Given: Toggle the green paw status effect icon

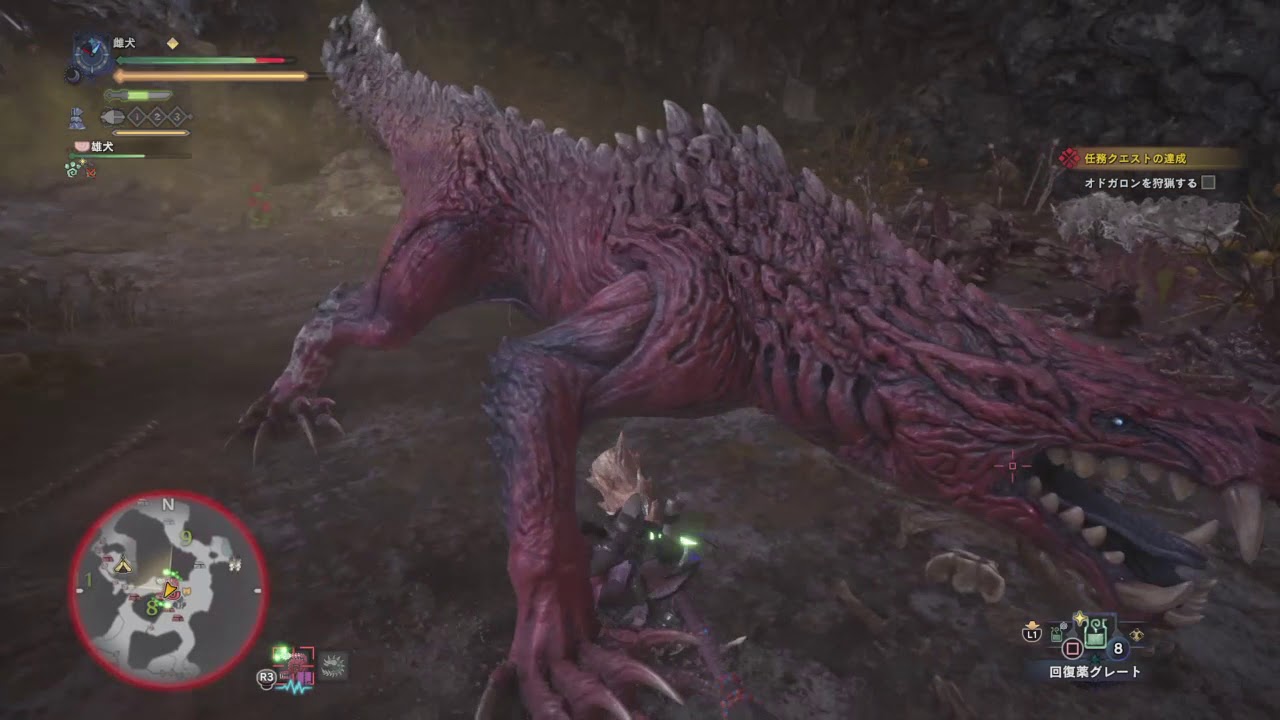Looking at the screenshot, I should (71, 171).
